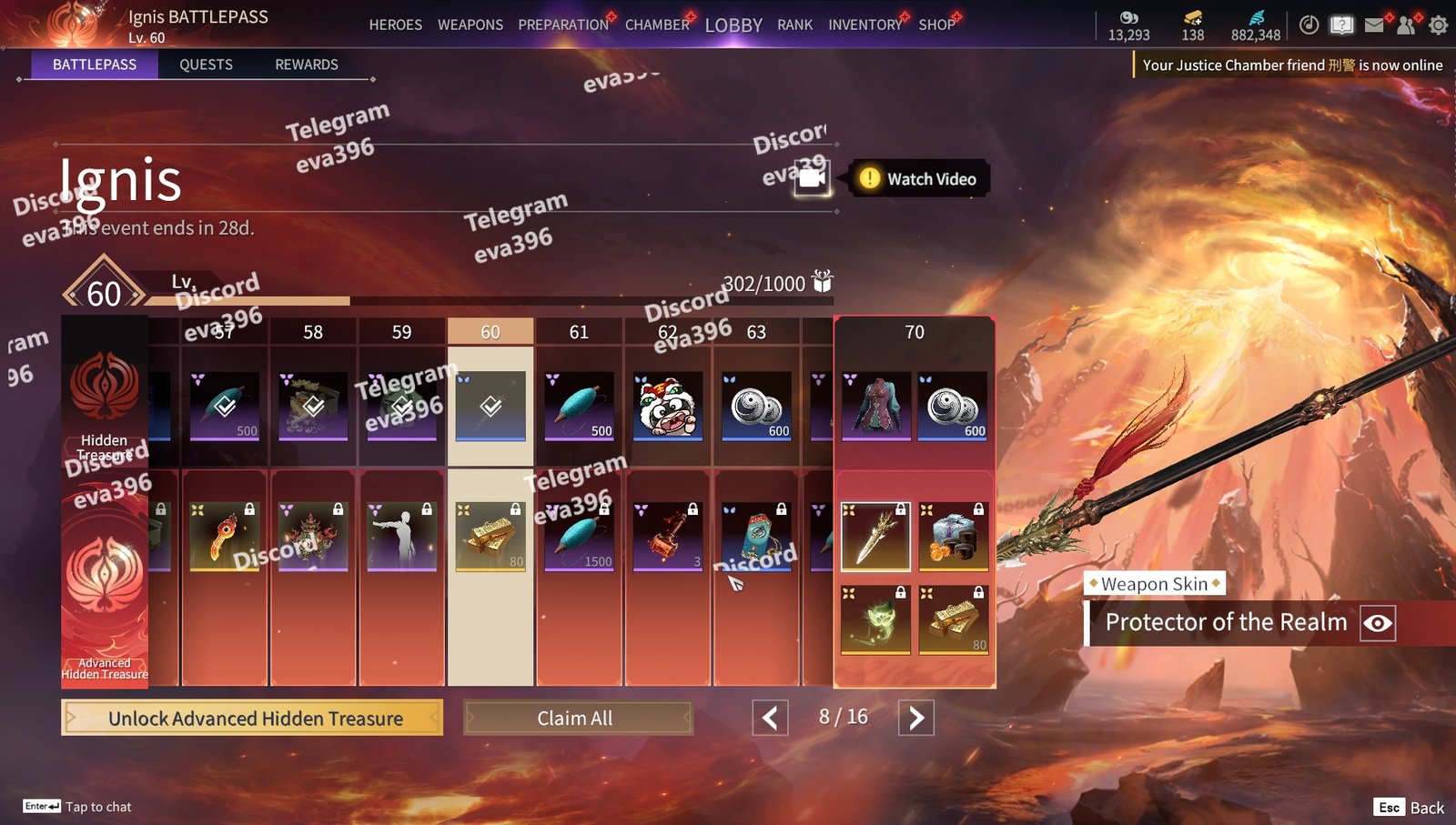The height and width of the screenshot is (825, 1456).
Task: Open the settings gear icon
Action: click(1438, 25)
